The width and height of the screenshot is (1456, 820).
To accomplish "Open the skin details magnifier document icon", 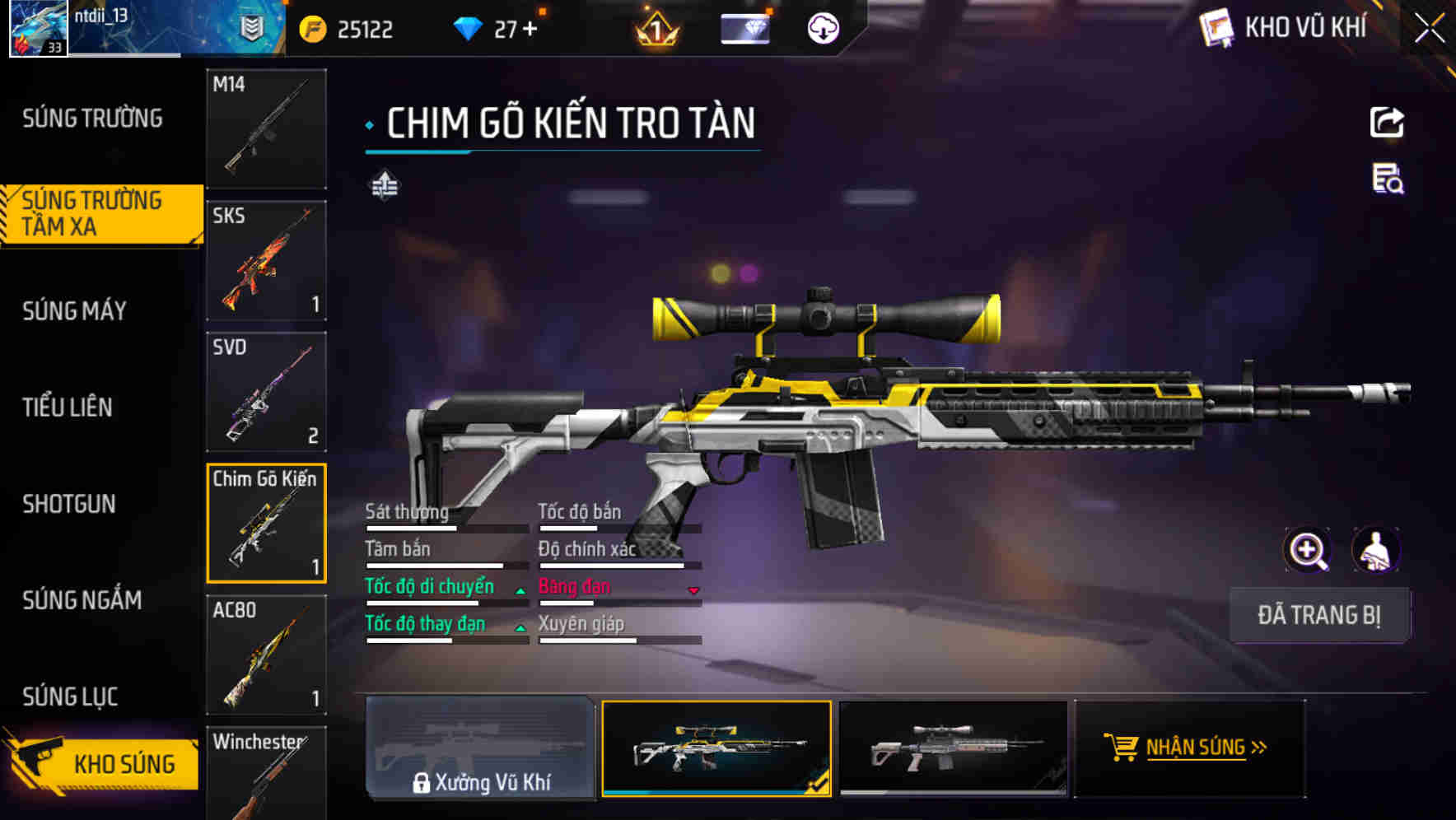I will click(x=1387, y=179).
